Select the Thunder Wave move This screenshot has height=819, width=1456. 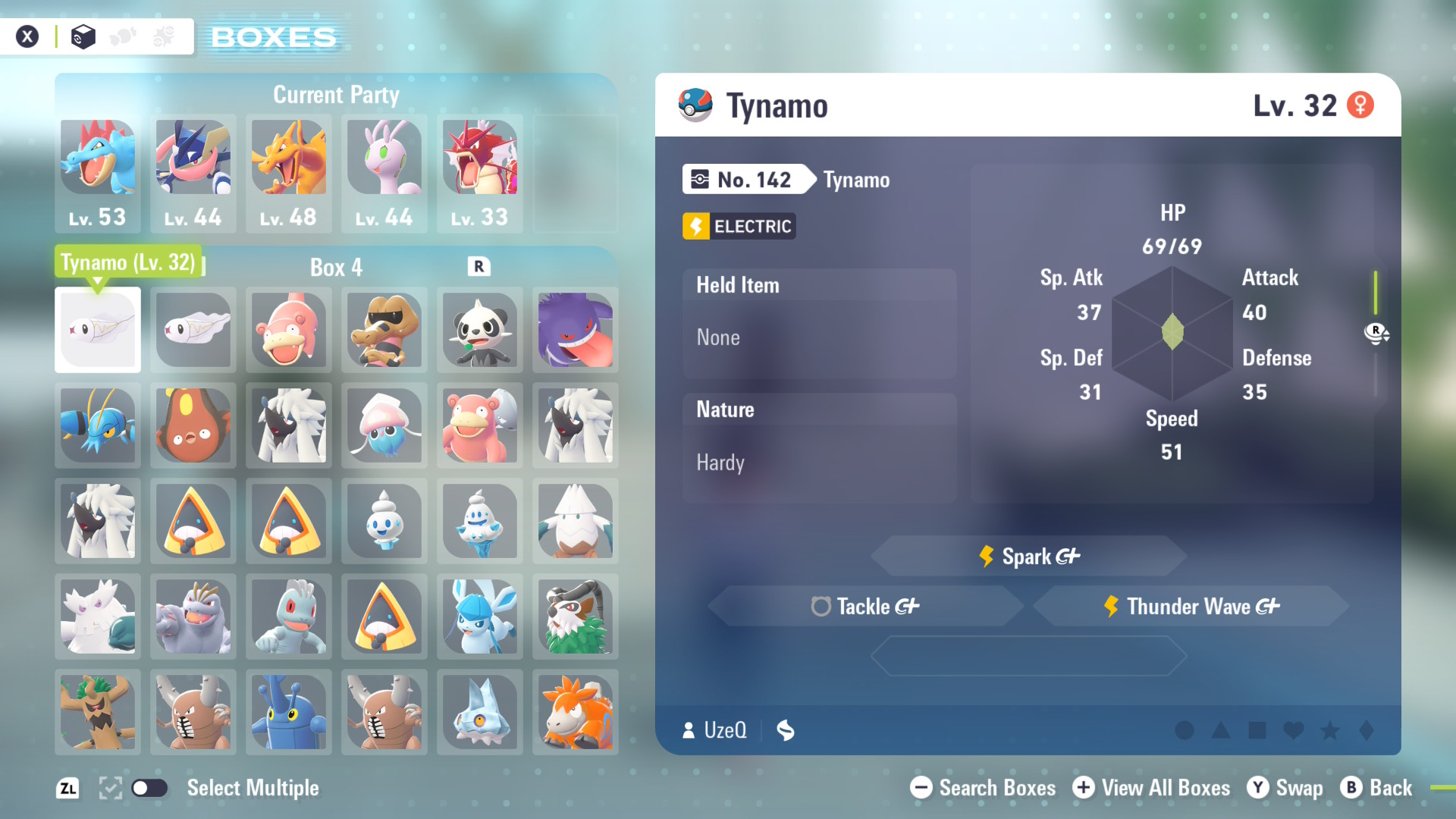point(1191,606)
